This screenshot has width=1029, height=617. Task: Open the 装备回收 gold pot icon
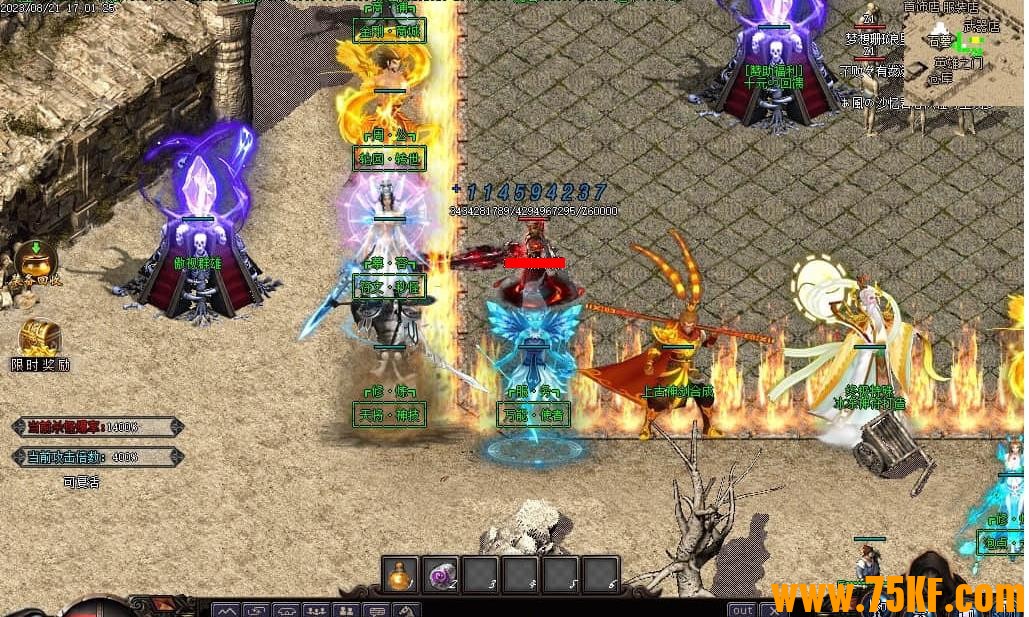click(35, 262)
